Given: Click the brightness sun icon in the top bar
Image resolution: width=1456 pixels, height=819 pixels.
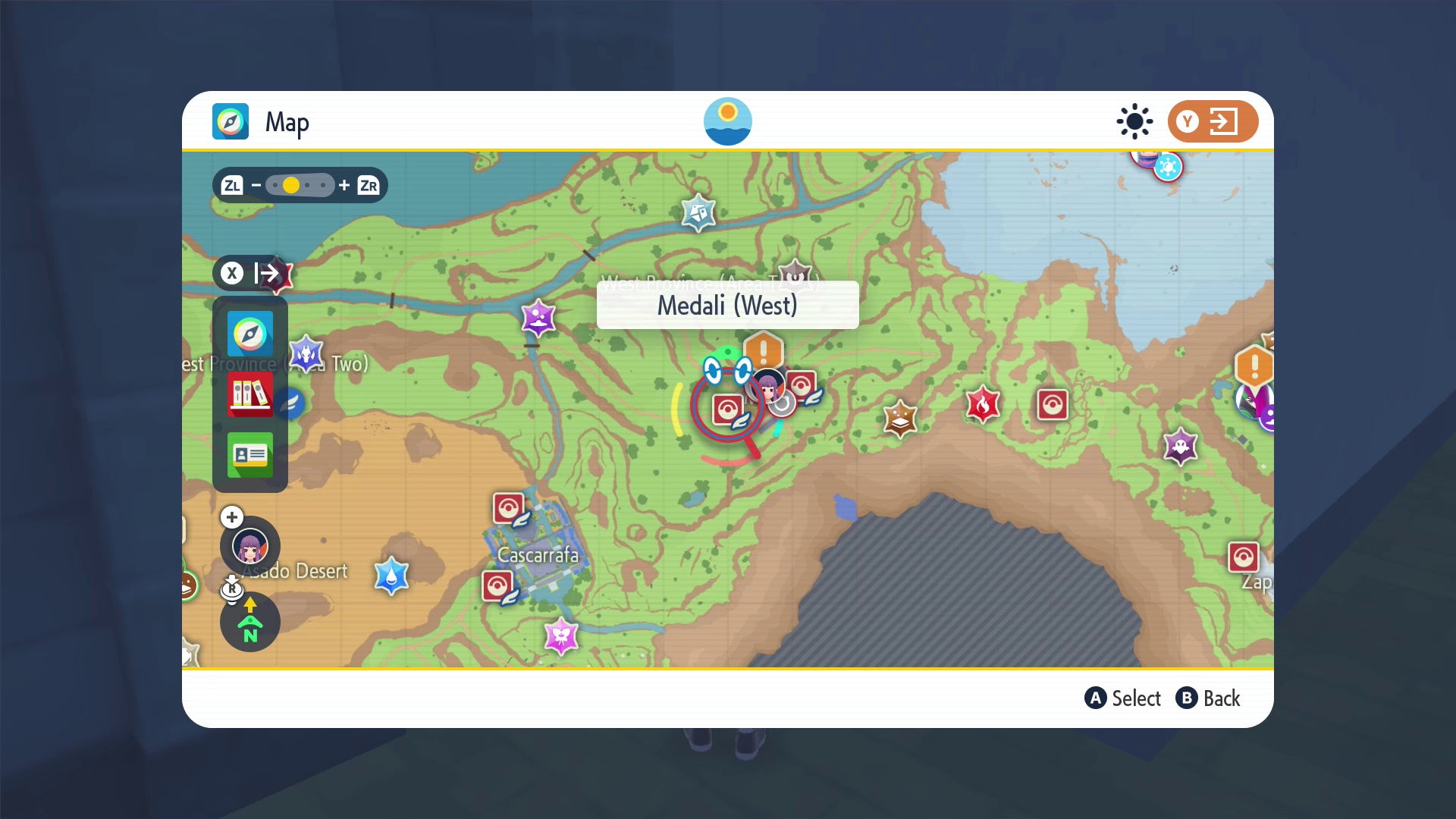Looking at the screenshot, I should 1134,121.
